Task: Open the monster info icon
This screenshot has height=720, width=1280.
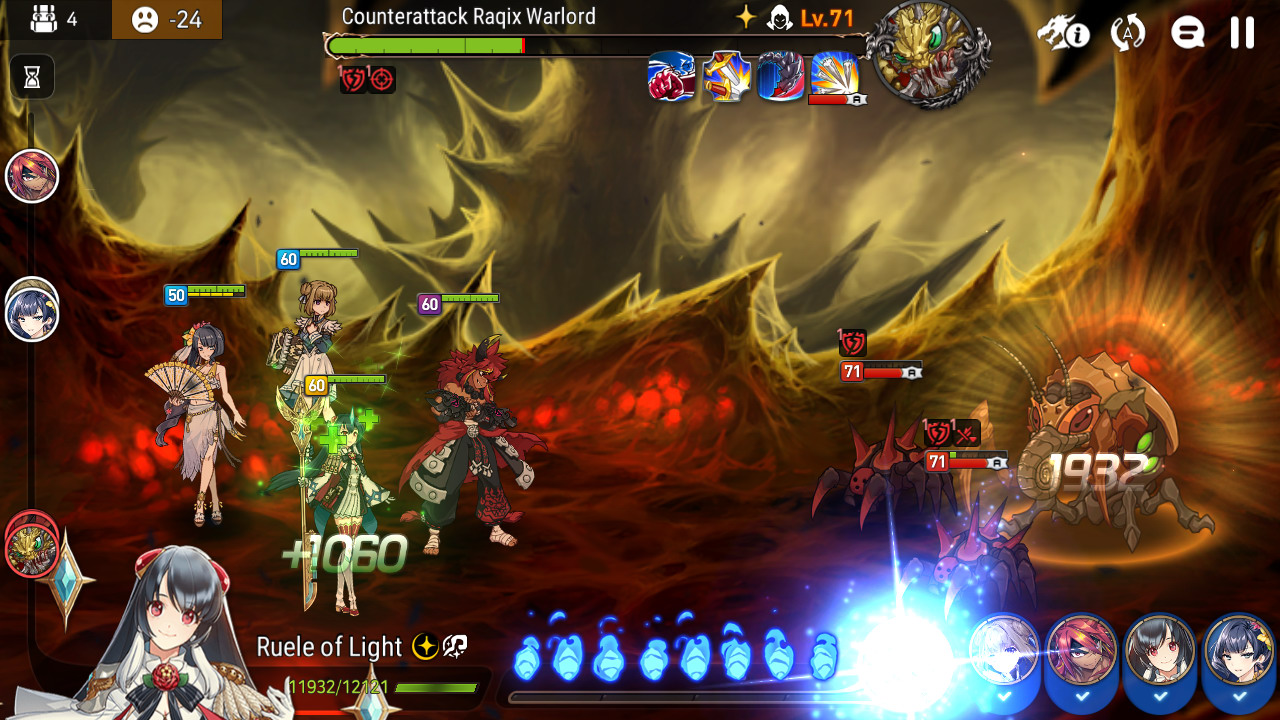Action: point(1062,33)
